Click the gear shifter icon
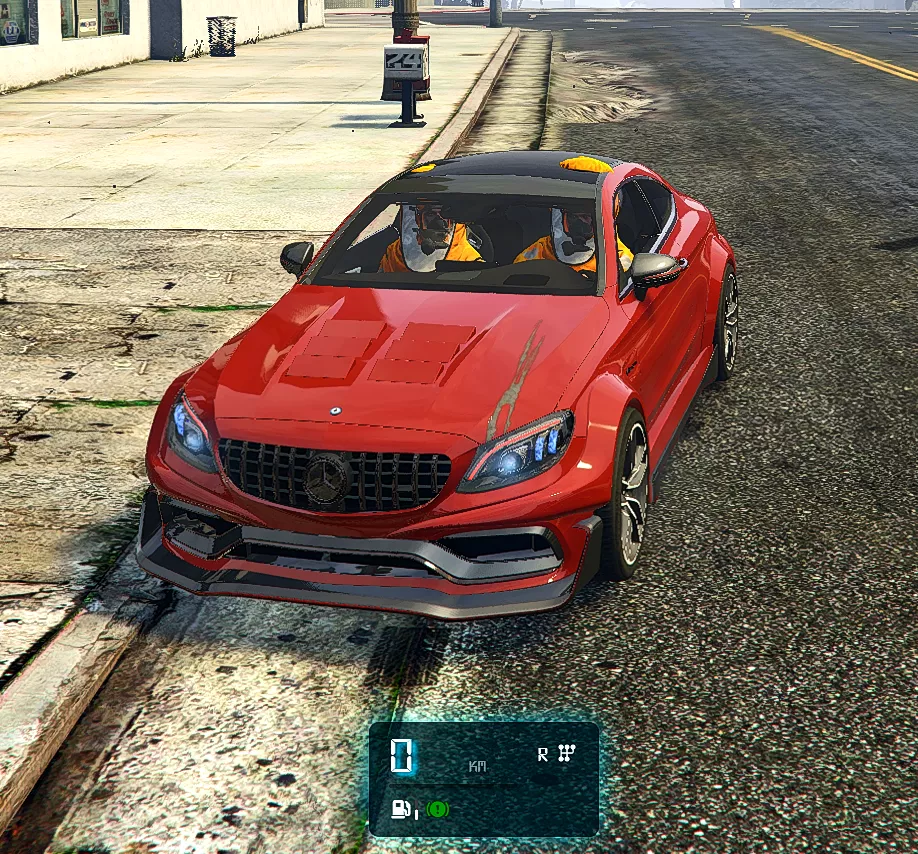 (565, 753)
